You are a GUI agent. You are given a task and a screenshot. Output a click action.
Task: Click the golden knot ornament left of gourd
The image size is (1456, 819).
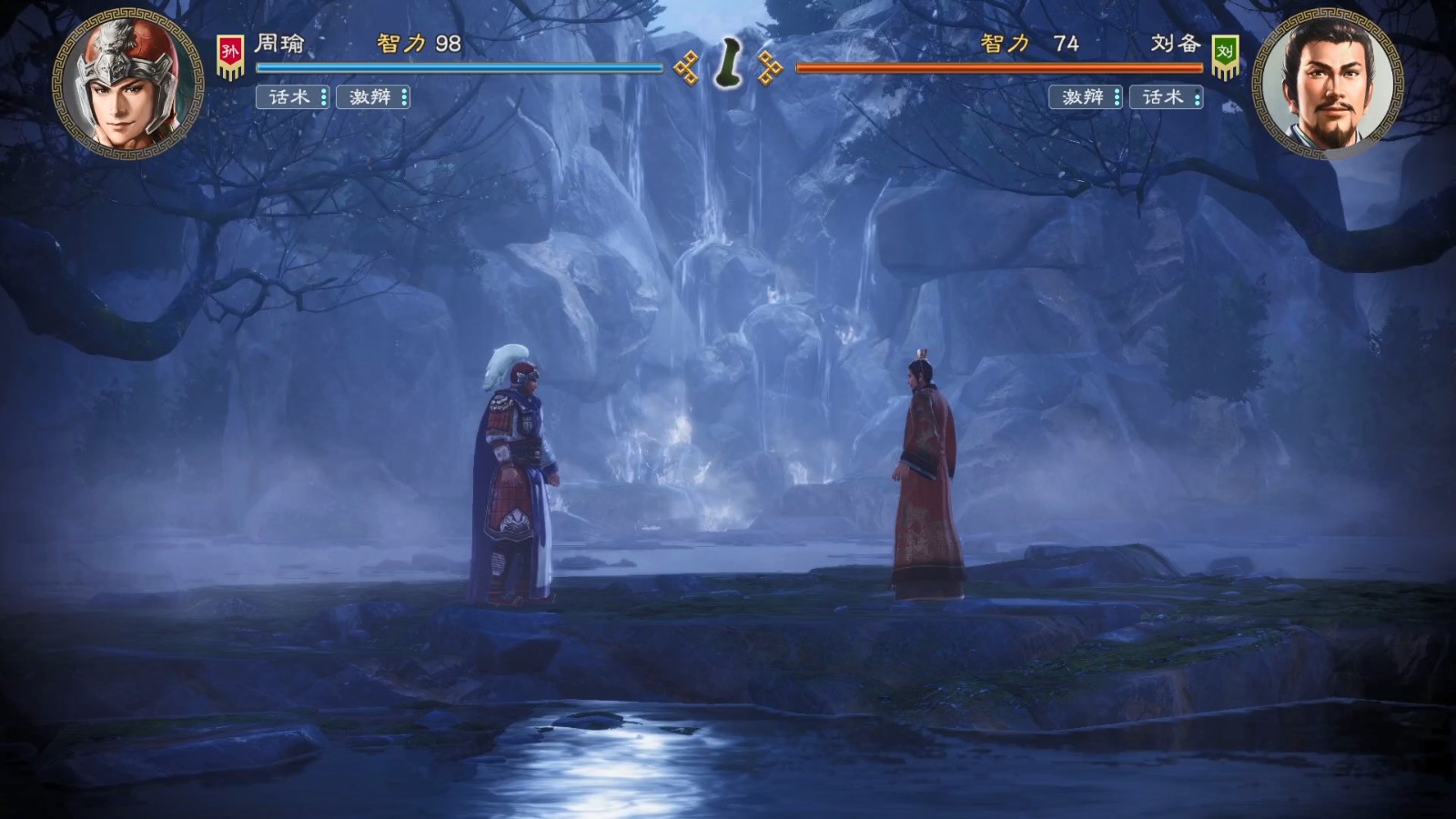pos(688,66)
